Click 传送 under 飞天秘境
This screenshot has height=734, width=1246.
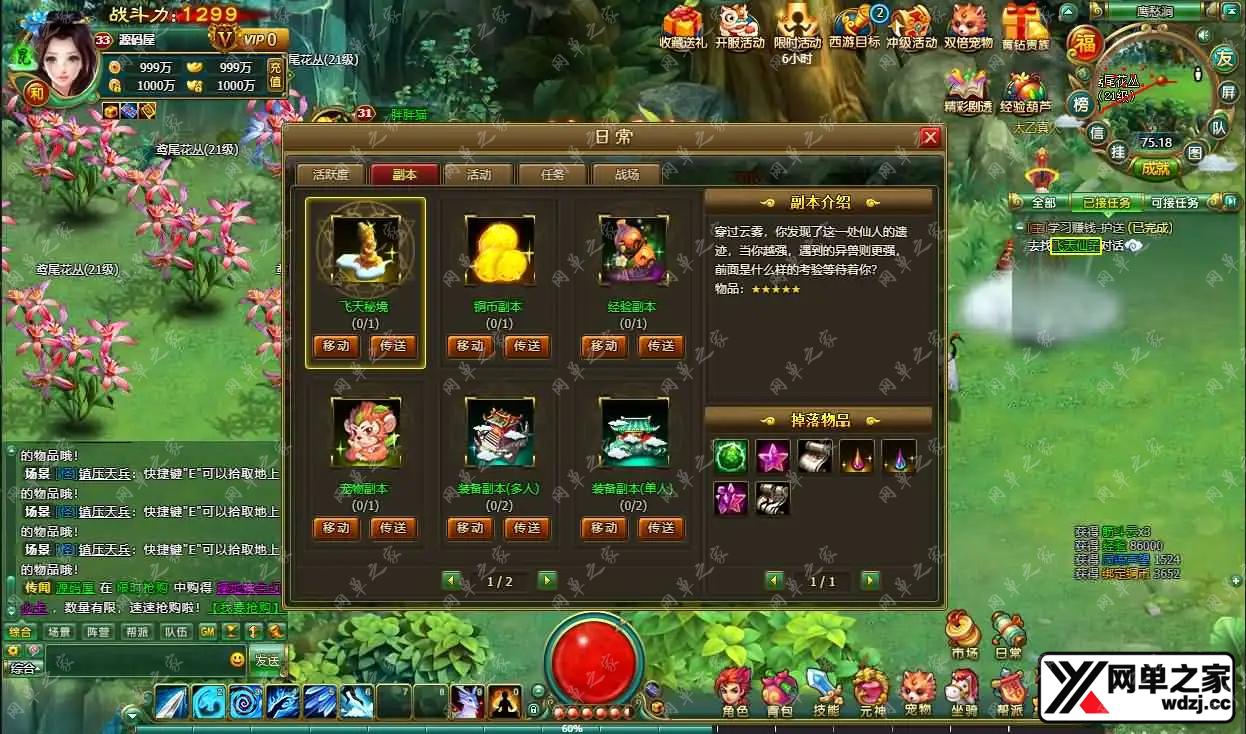coord(393,346)
